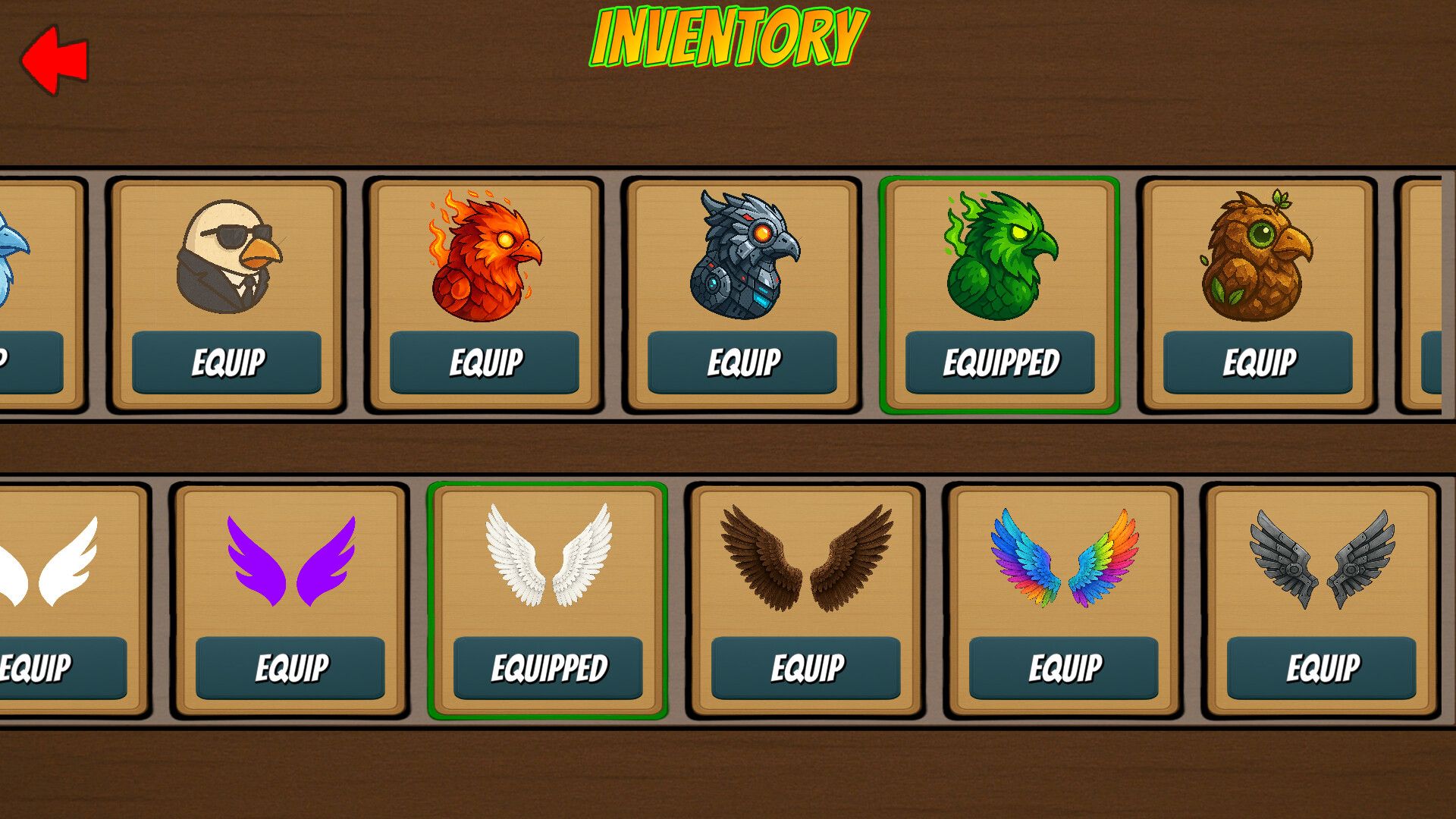Equip the metal mechanical wings
Image resolution: width=1456 pixels, height=819 pixels.
click(x=1322, y=668)
